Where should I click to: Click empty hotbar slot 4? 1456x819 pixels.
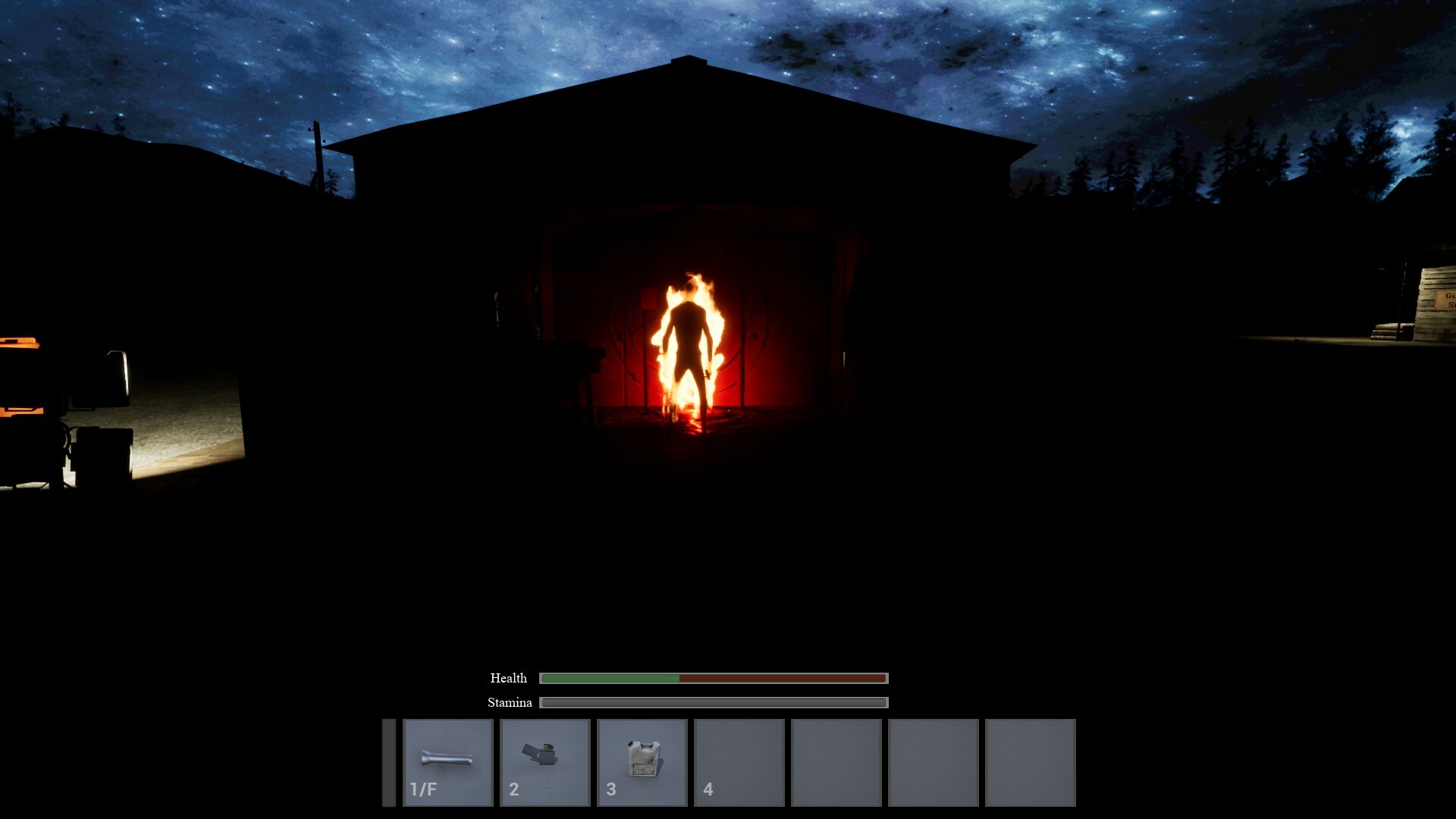pos(739,761)
